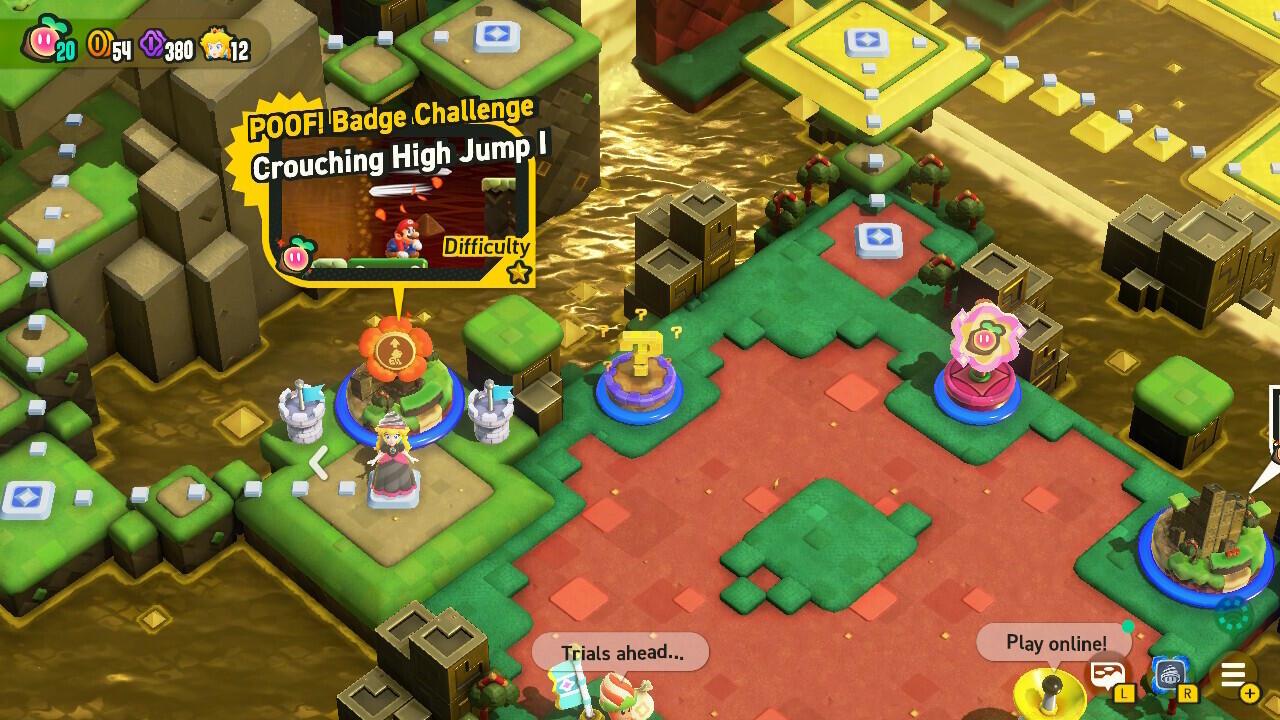The height and width of the screenshot is (720, 1280).
Task: Click the Peach head standee counter
Action: pos(218,45)
